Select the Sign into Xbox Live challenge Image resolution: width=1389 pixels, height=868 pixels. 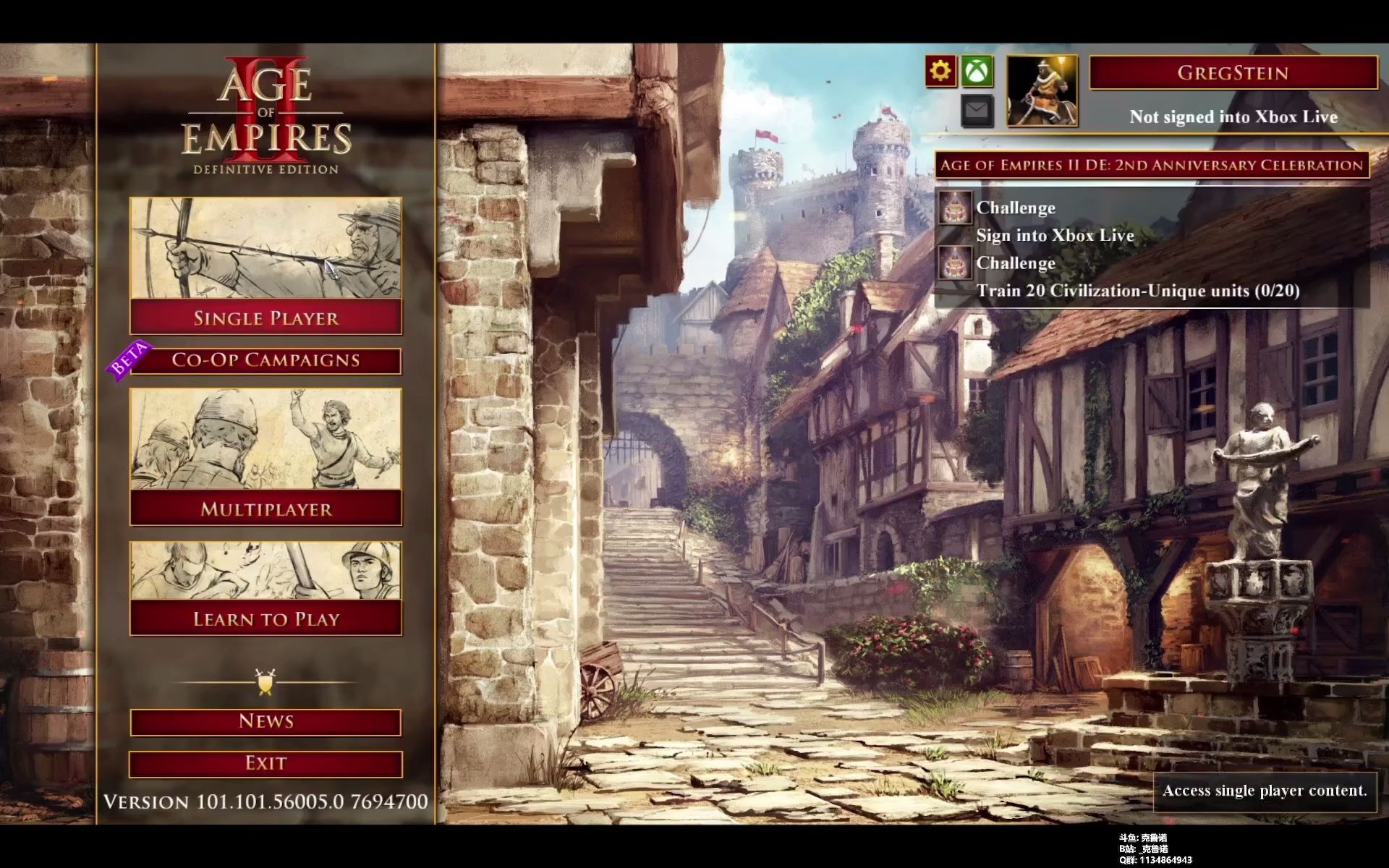coord(1055,235)
